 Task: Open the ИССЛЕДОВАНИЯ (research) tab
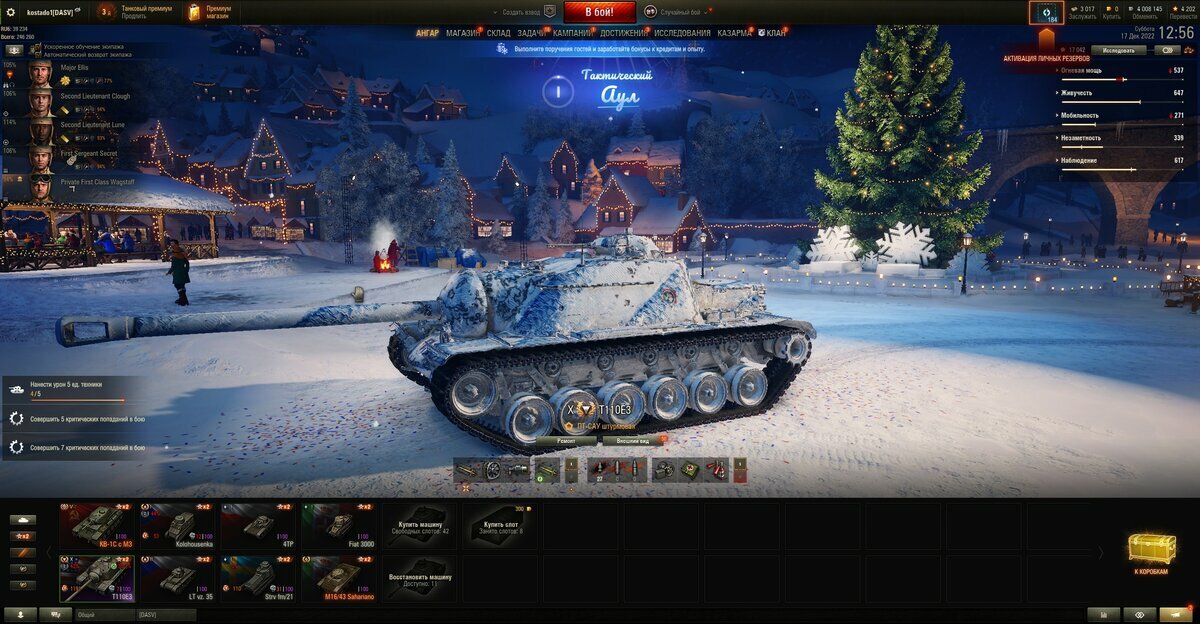pyautogui.click(x=683, y=33)
